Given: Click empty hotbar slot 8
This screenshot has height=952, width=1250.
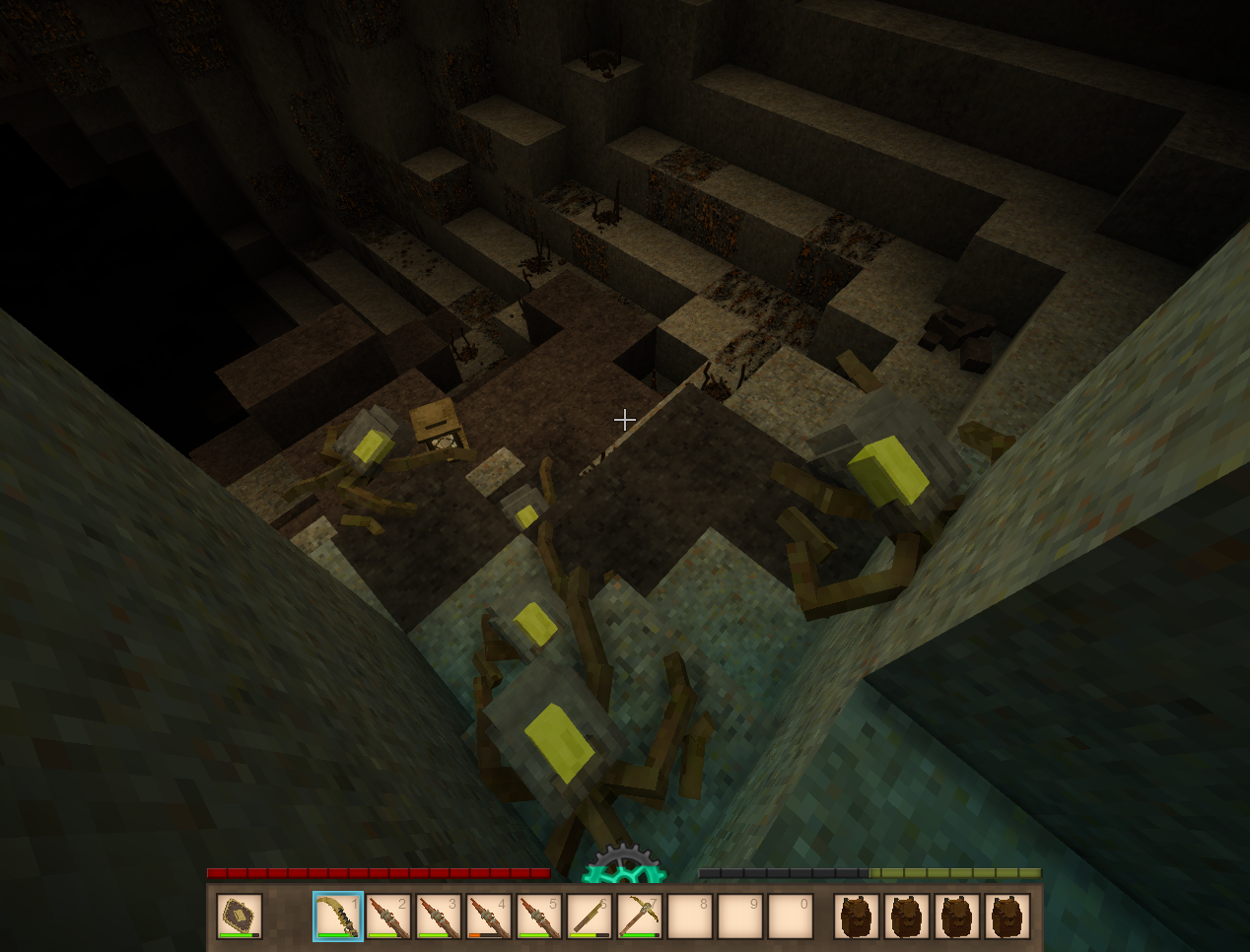Looking at the screenshot, I should pyautogui.click(x=690, y=917).
